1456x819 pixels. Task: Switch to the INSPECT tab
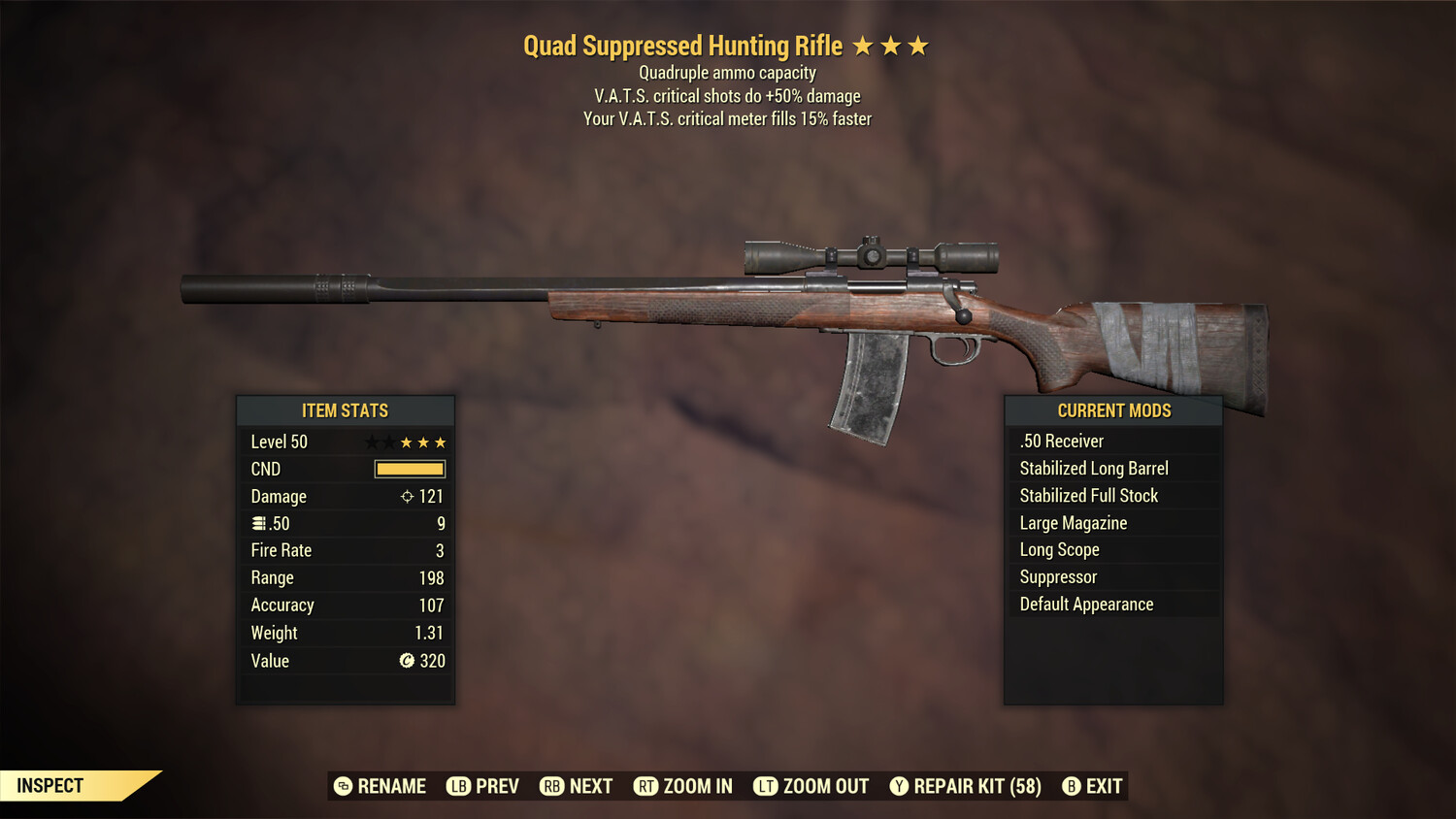(x=50, y=786)
